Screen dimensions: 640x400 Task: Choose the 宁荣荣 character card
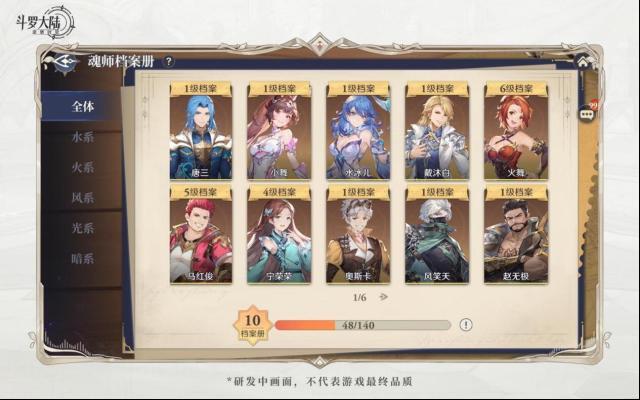point(279,235)
